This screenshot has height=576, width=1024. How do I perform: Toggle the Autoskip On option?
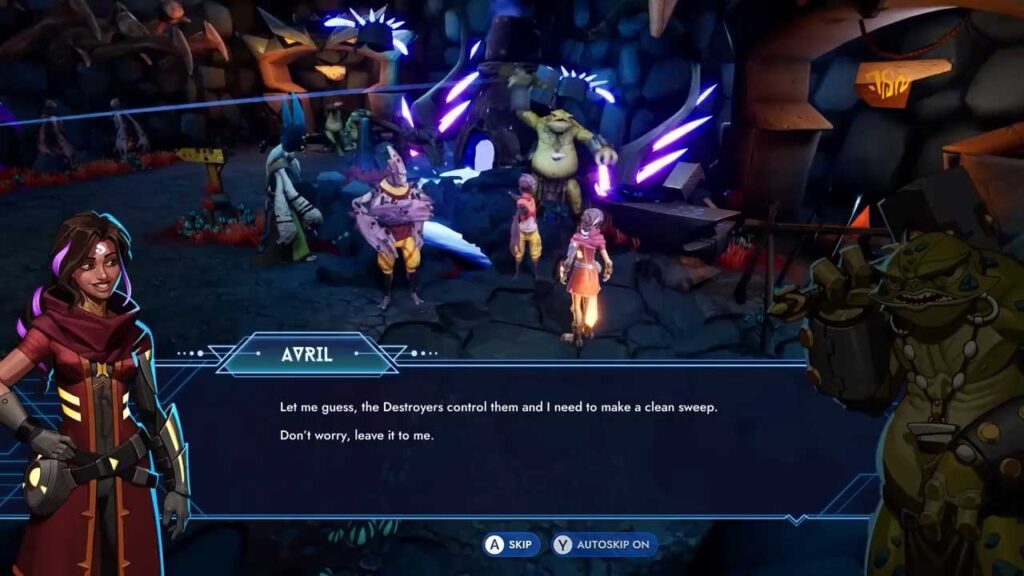pos(605,545)
